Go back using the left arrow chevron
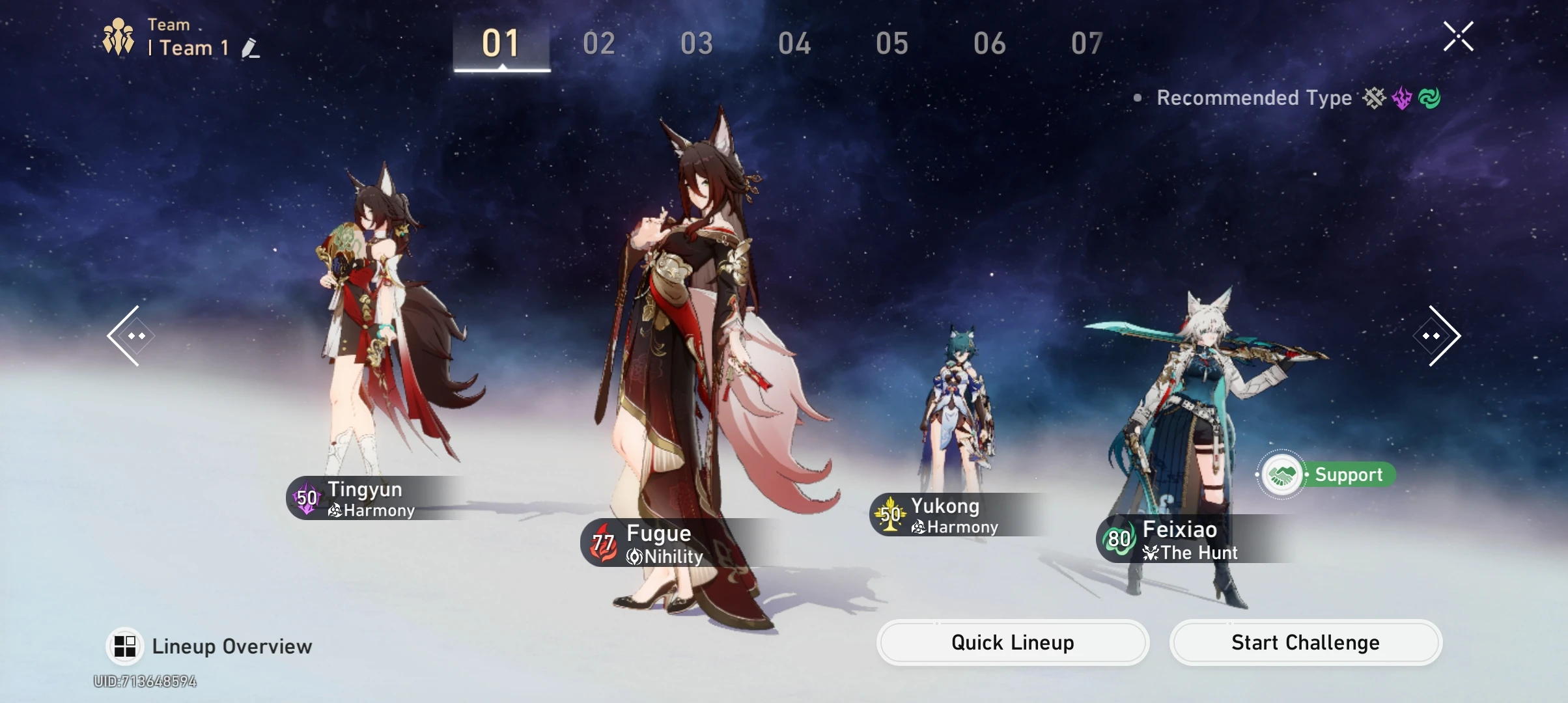The image size is (1568, 703). click(x=130, y=335)
